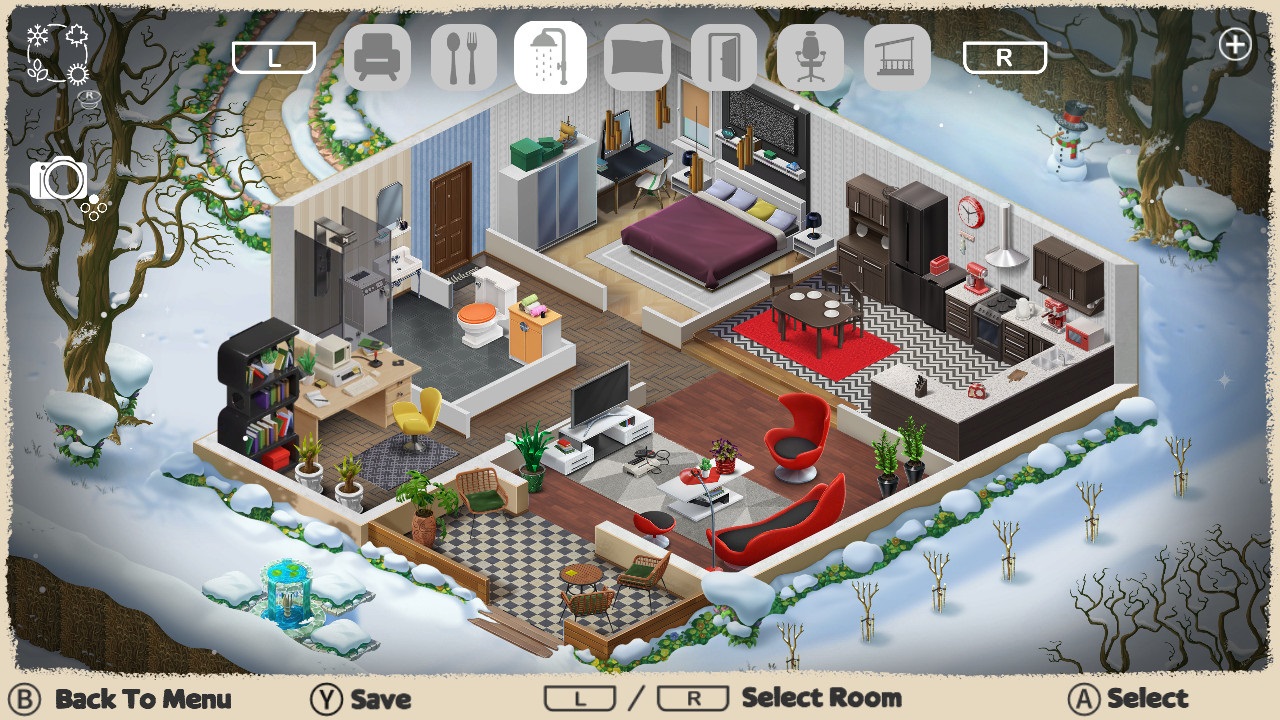Click the R camera reset icon
The width and height of the screenshot is (1280, 720).
pos(89,97)
